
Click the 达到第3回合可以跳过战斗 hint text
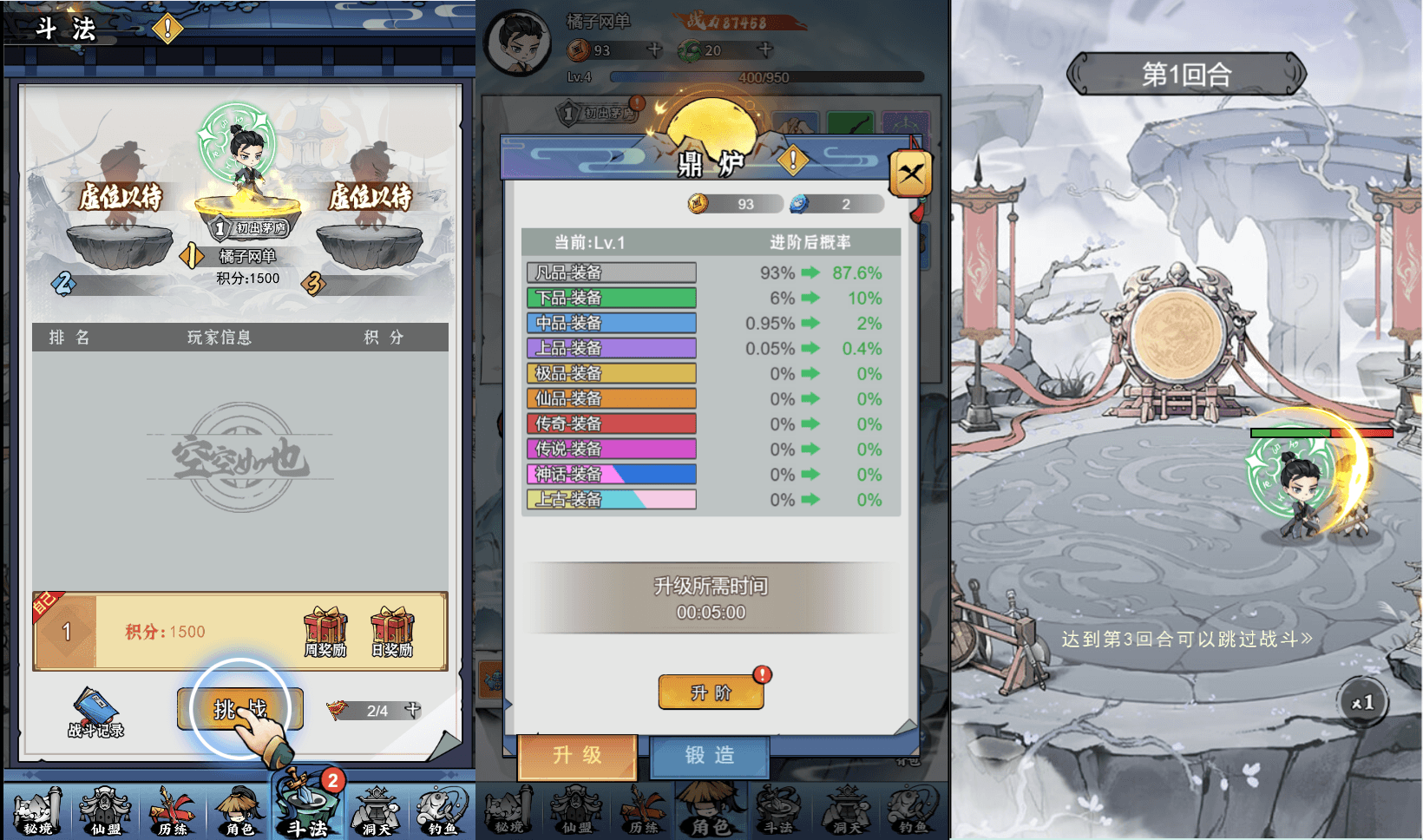pos(1183,637)
